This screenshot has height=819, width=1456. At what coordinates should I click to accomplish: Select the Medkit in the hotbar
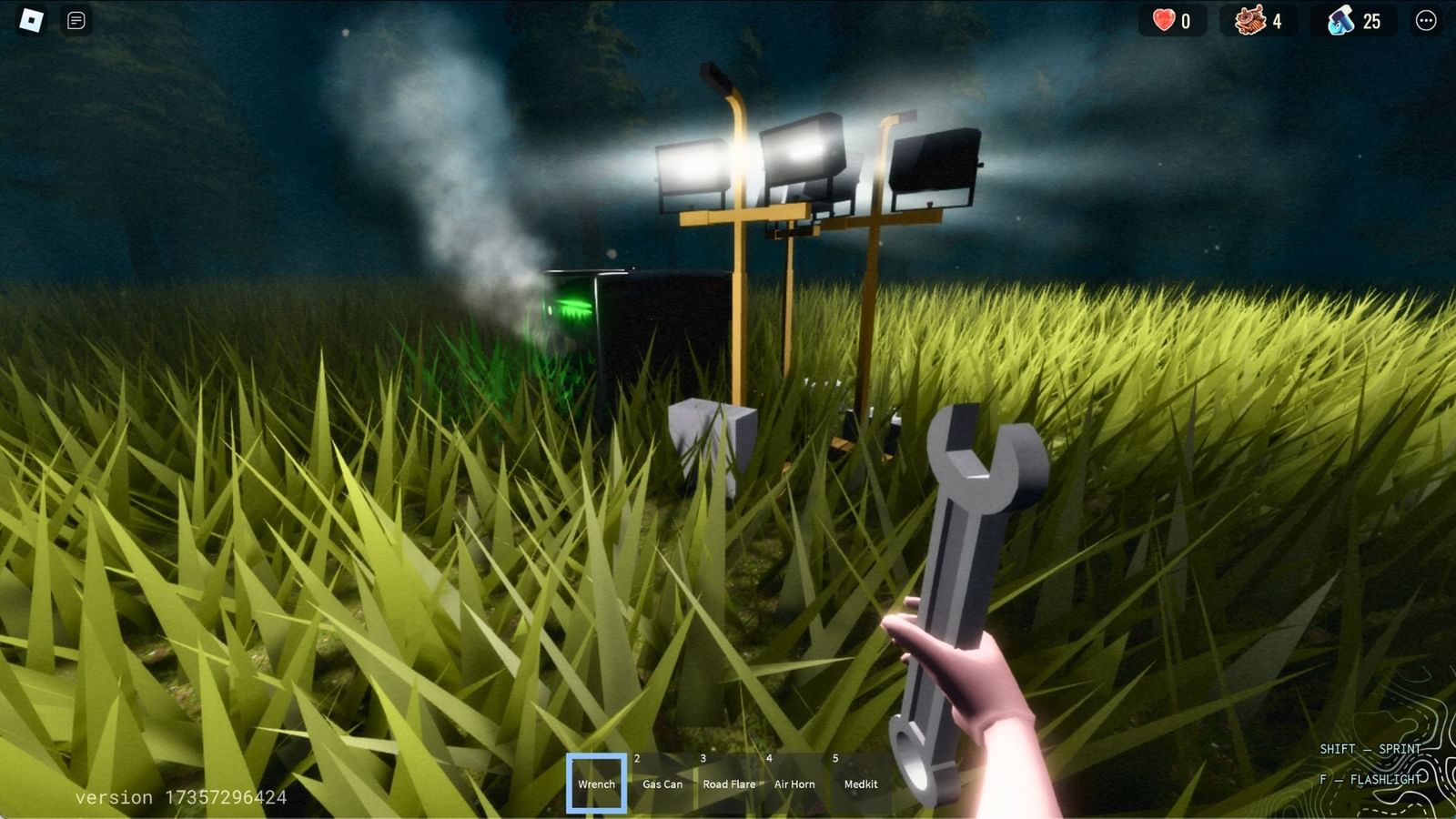(x=861, y=784)
